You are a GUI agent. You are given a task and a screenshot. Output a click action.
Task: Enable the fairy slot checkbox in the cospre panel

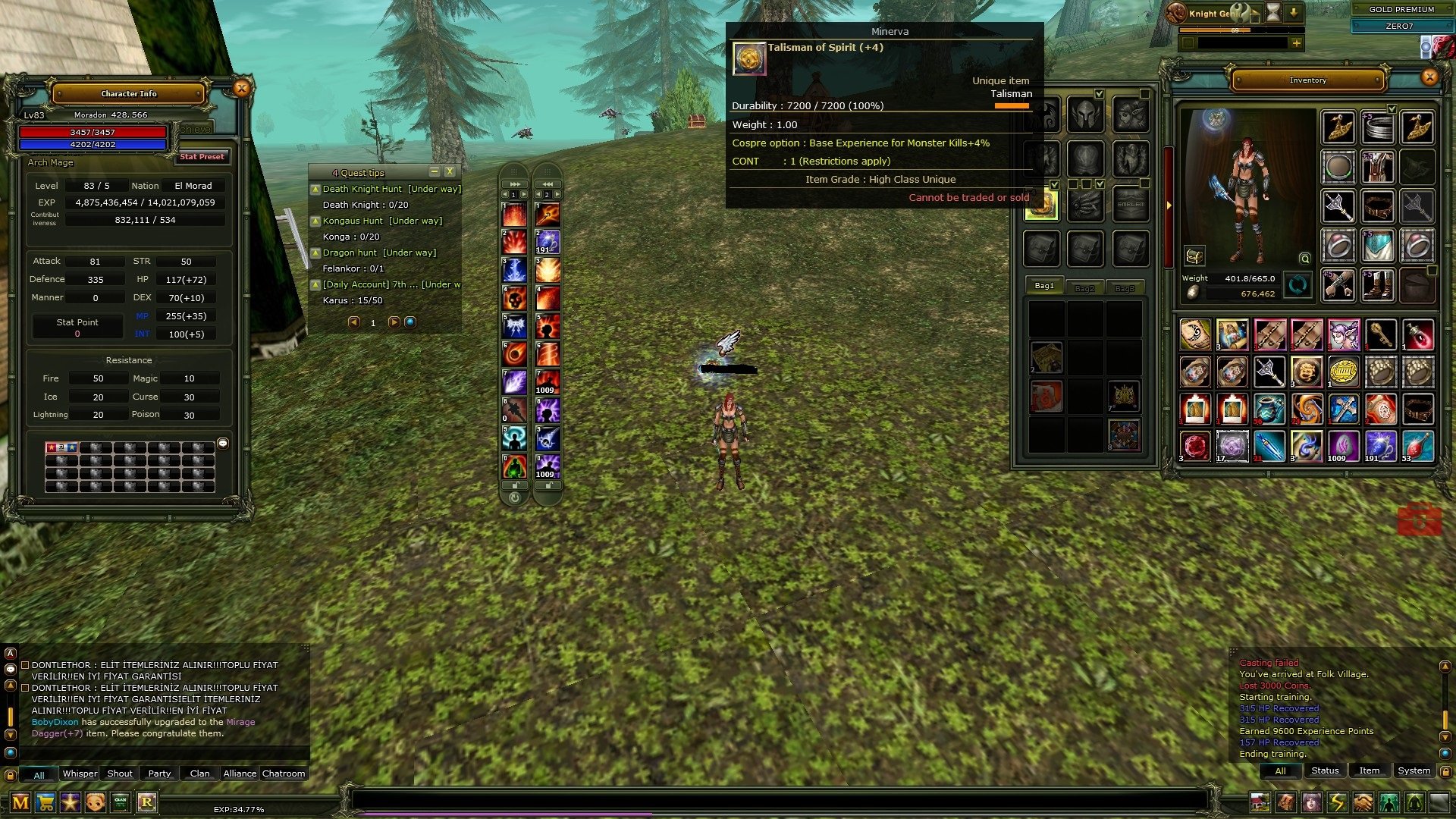pyautogui.click(x=1145, y=95)
